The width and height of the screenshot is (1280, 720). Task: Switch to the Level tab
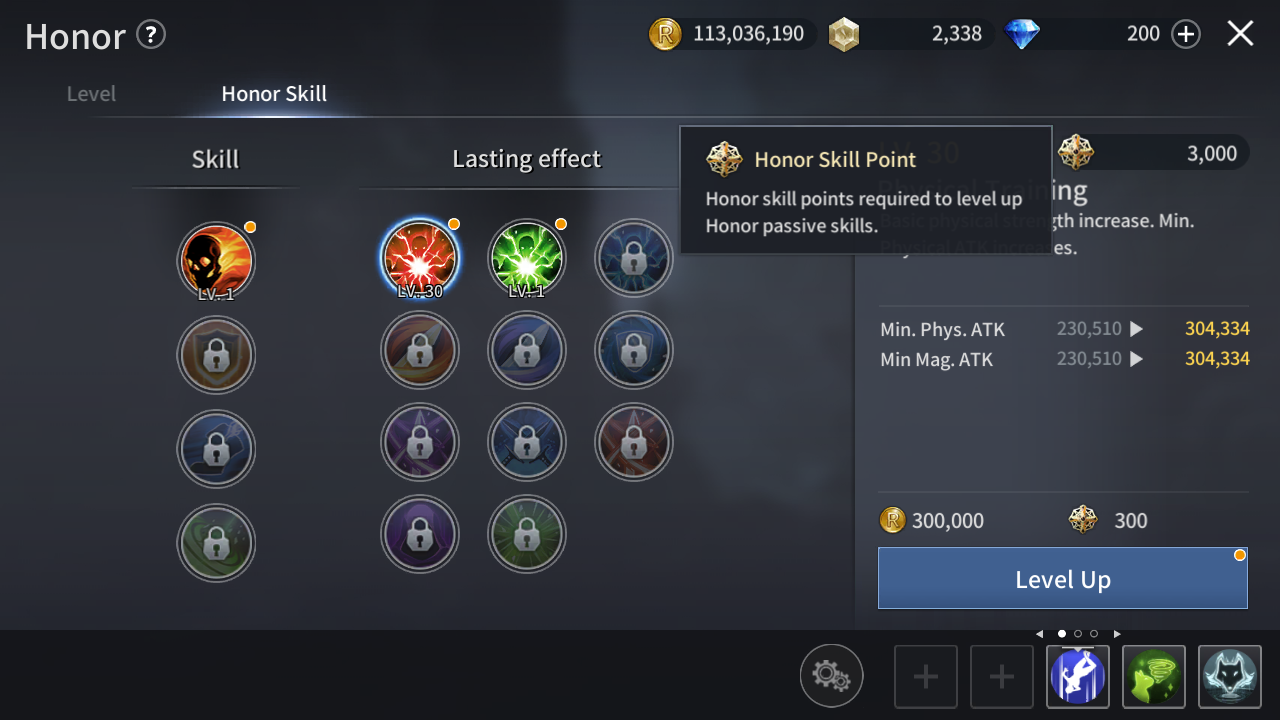coord(91,94)
